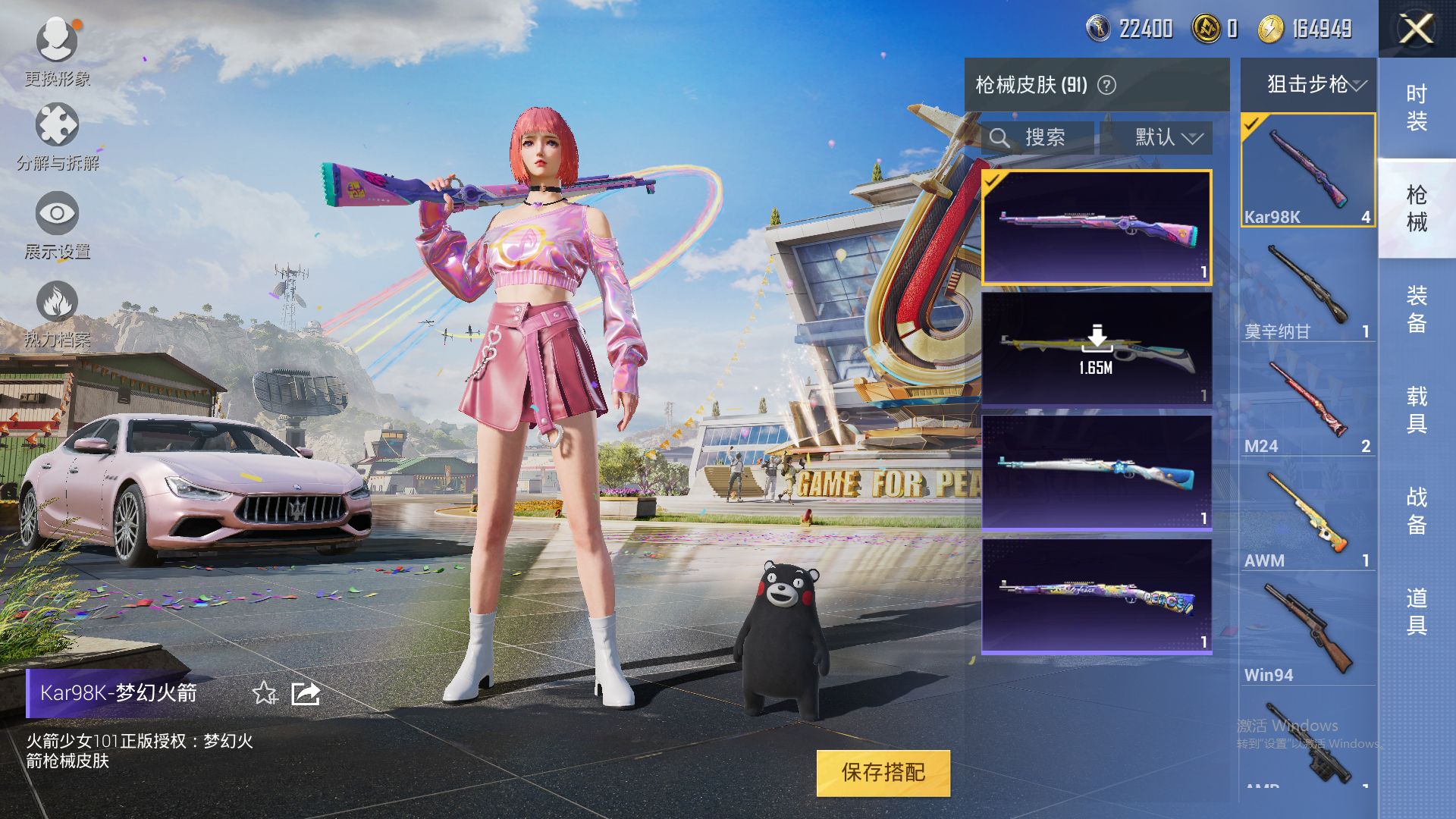This screenshot has height=819, width=1456.
Task: Favorite the Kar98K skin with the star
Action: pyautogui.click(x=265, y=693)
